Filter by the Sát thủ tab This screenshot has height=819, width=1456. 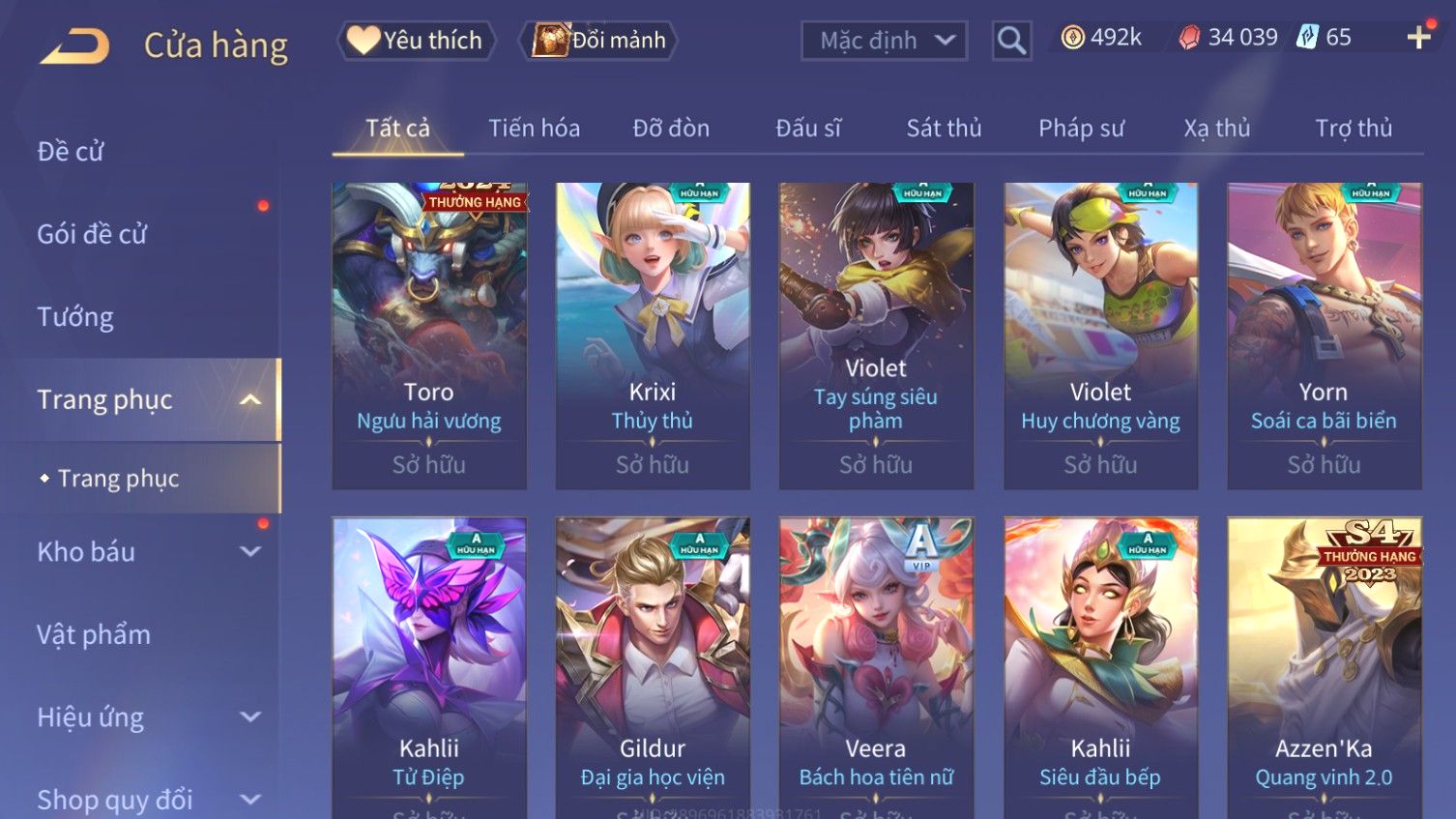[944, 129]
